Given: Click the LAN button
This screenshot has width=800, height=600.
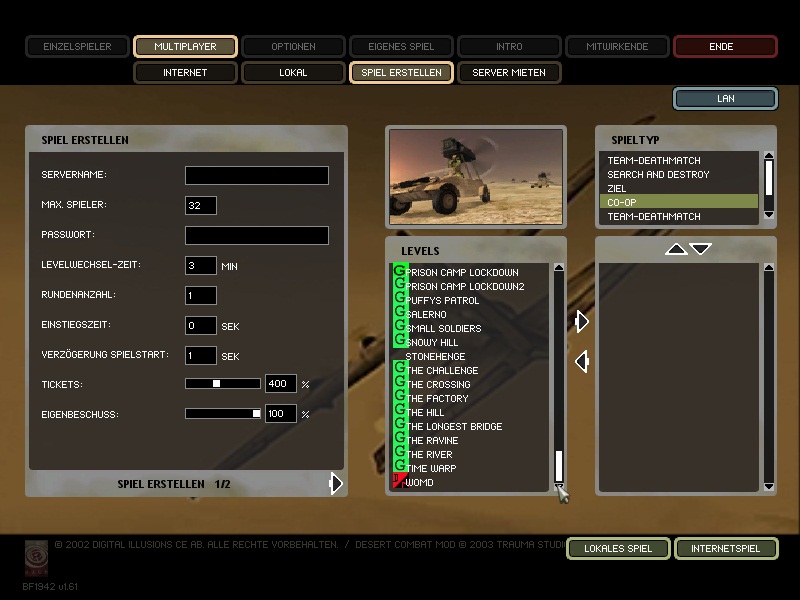Looking at the screenshot, I should click(x=725, y=98).
